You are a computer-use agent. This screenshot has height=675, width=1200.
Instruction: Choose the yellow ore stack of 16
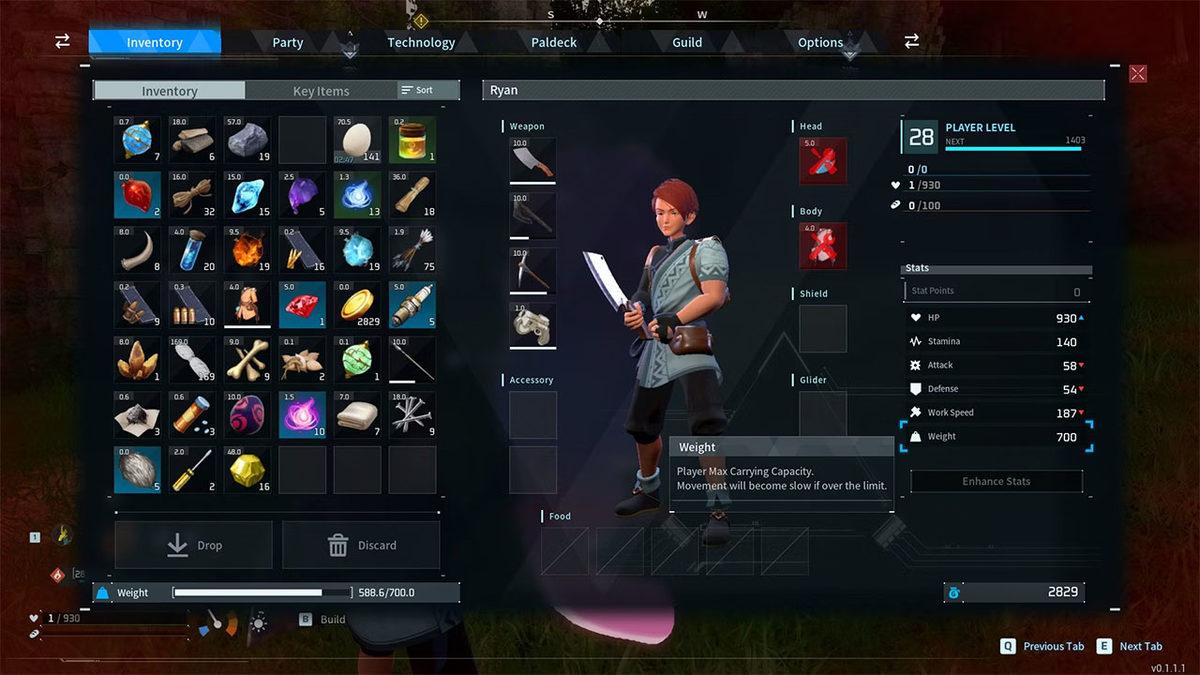[x=247, y=470]
